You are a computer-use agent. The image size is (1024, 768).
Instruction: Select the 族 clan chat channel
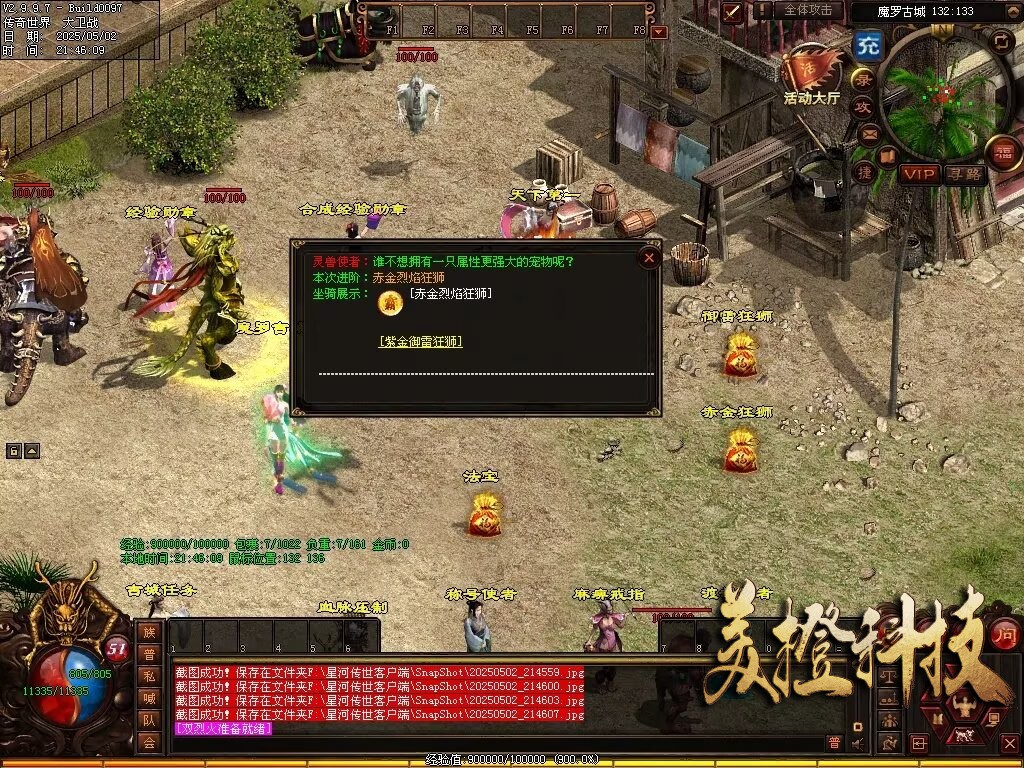tap(149, 631)
